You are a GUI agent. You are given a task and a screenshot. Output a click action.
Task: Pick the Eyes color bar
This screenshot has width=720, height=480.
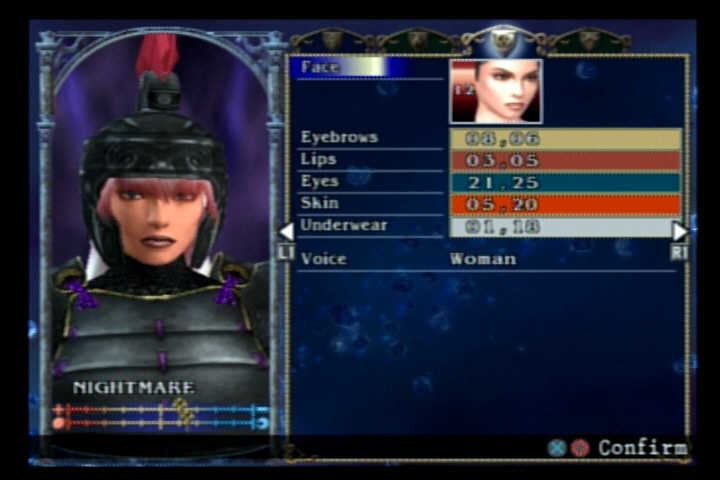point(565,182)
